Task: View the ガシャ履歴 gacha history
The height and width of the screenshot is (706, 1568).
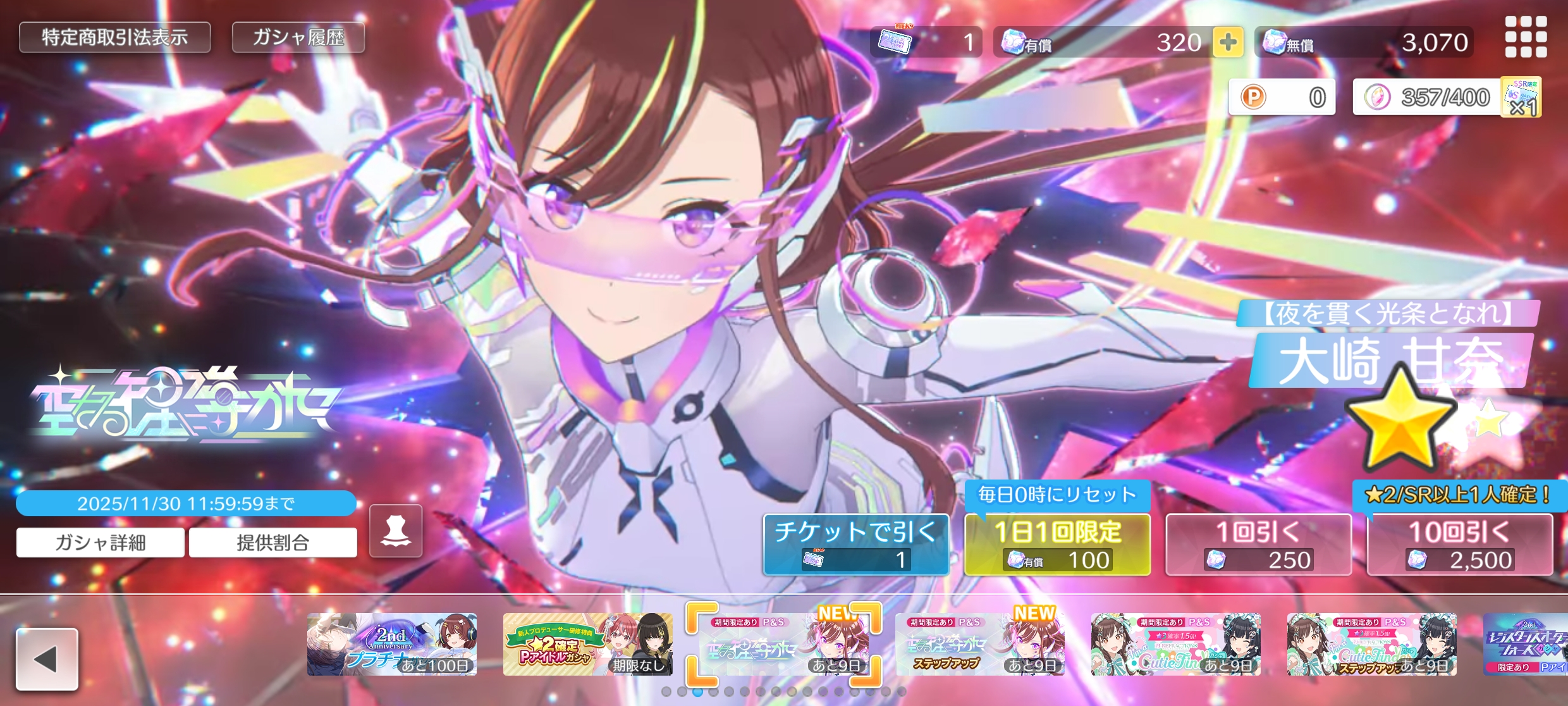Action: 298,38
